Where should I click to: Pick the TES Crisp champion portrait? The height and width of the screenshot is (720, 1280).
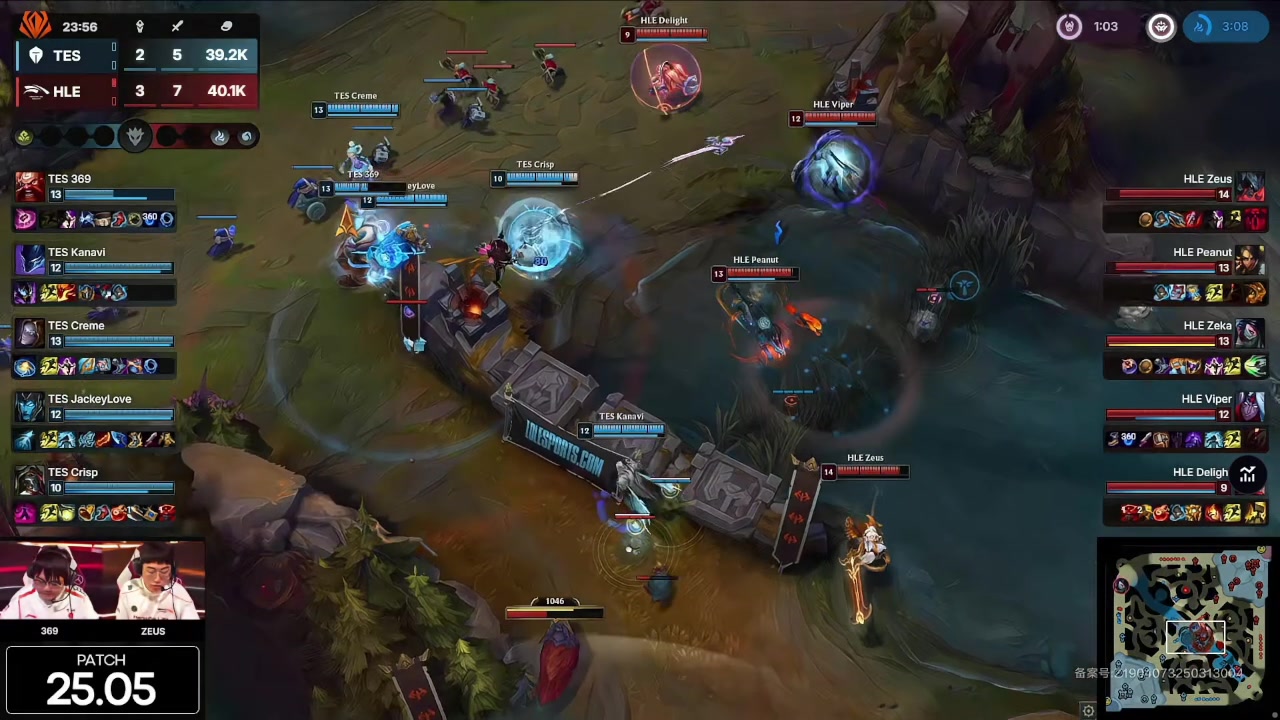click(29, 480)
